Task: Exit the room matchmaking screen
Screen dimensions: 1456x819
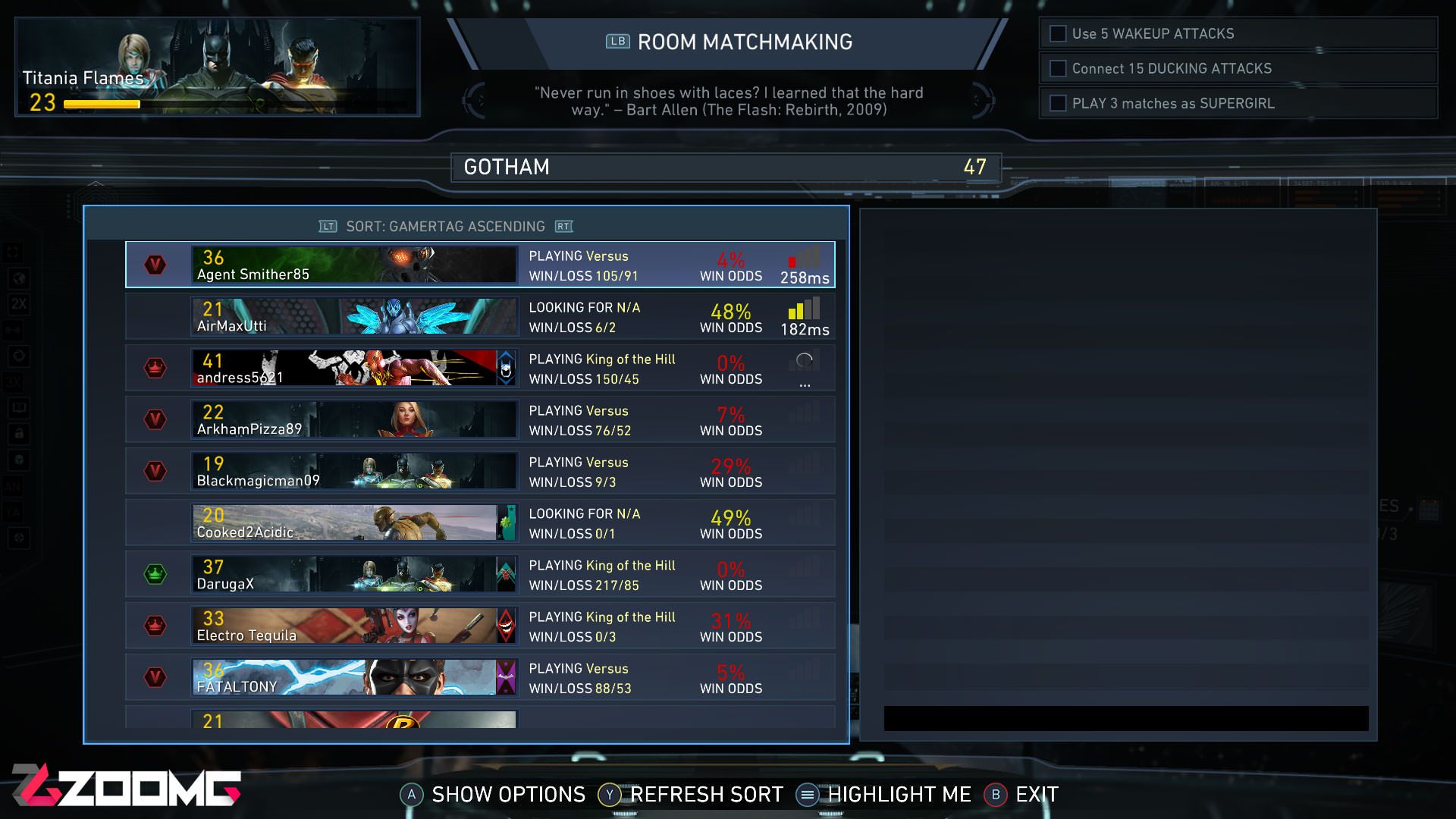Action: 1021,795
